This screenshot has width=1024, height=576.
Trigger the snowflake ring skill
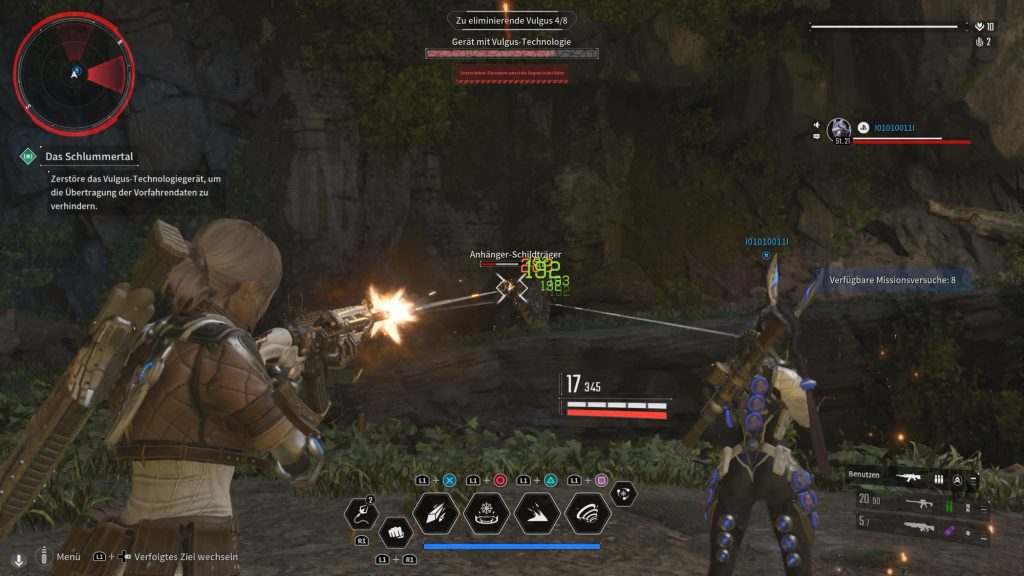click(487, 513)
